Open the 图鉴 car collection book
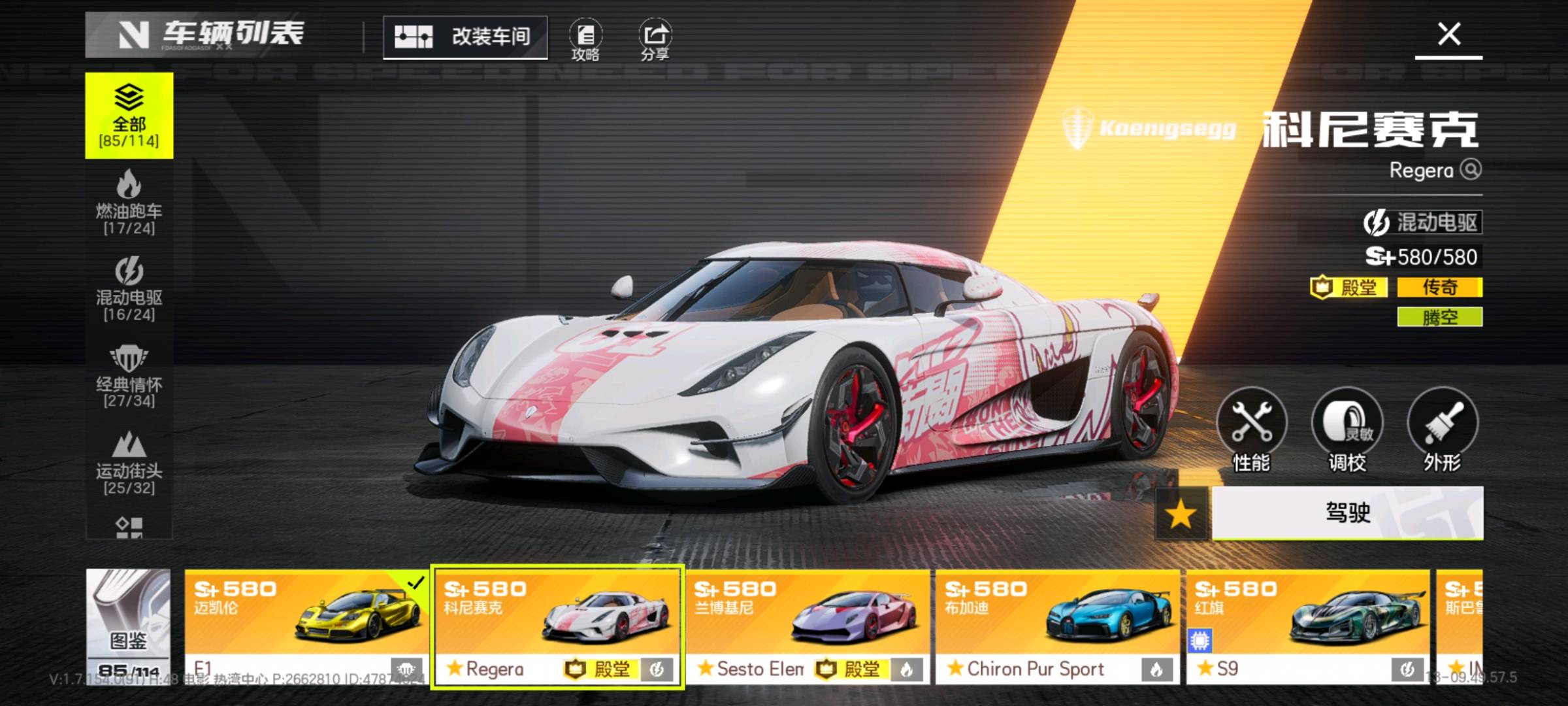The height and width of the screenshot is (706, 1568). tap(128, 626)
